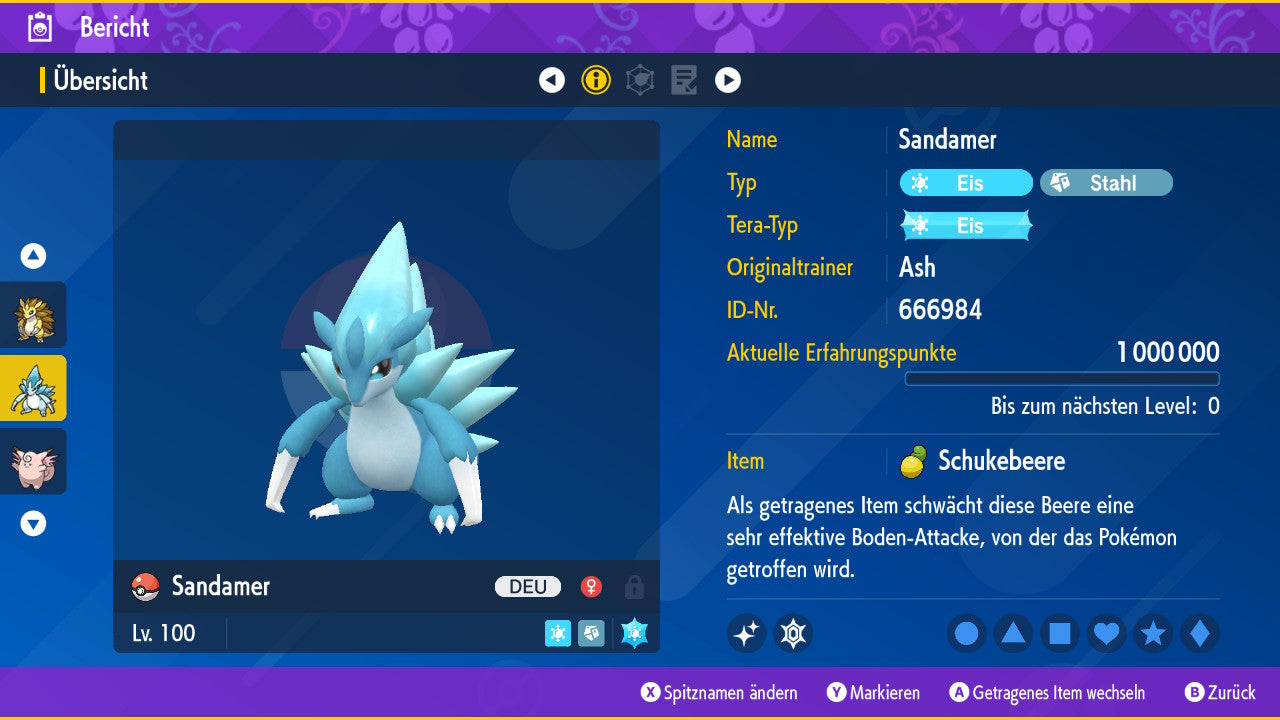Select the info overview tab icon
1280x720 pixels.
(596, 80)
